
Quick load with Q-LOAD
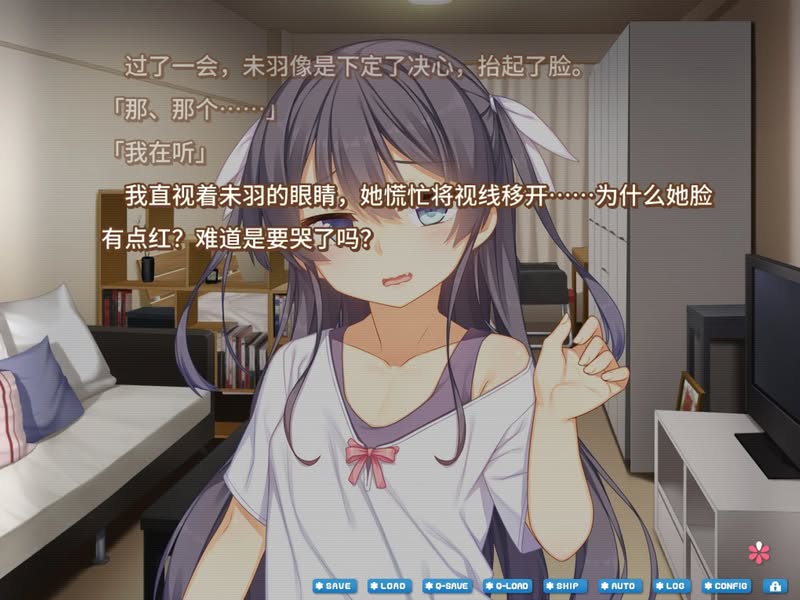(507, 585)
